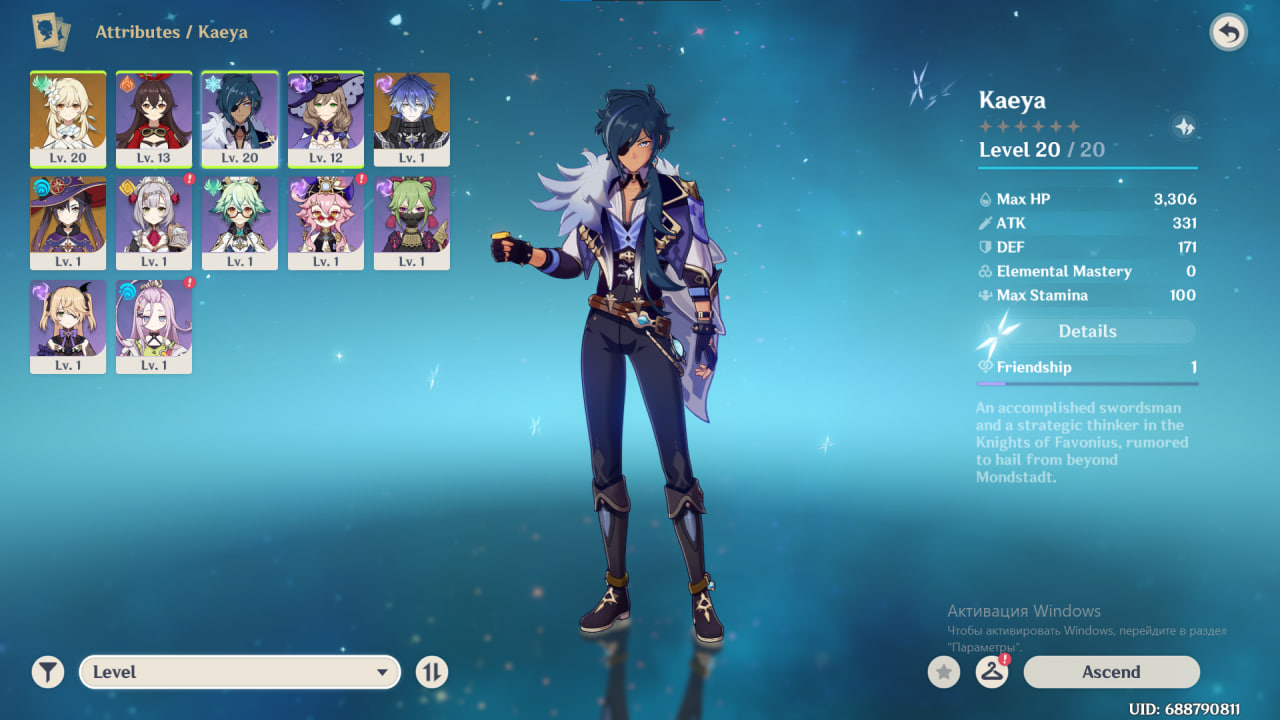Click the star favorite button
The image size is (1280, 720).
click(943, 672)
